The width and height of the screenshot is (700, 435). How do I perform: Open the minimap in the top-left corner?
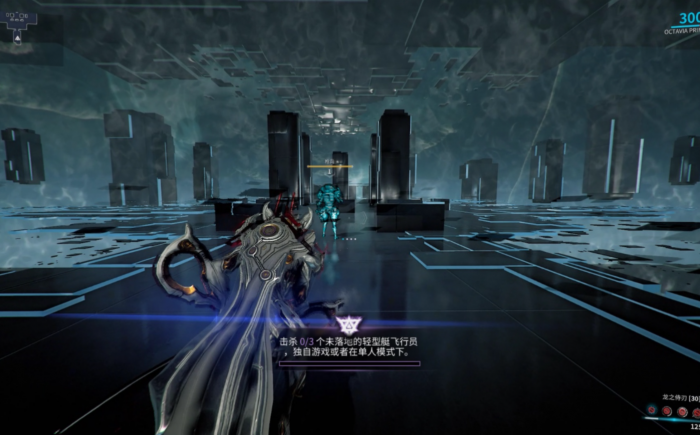(19, 22)
